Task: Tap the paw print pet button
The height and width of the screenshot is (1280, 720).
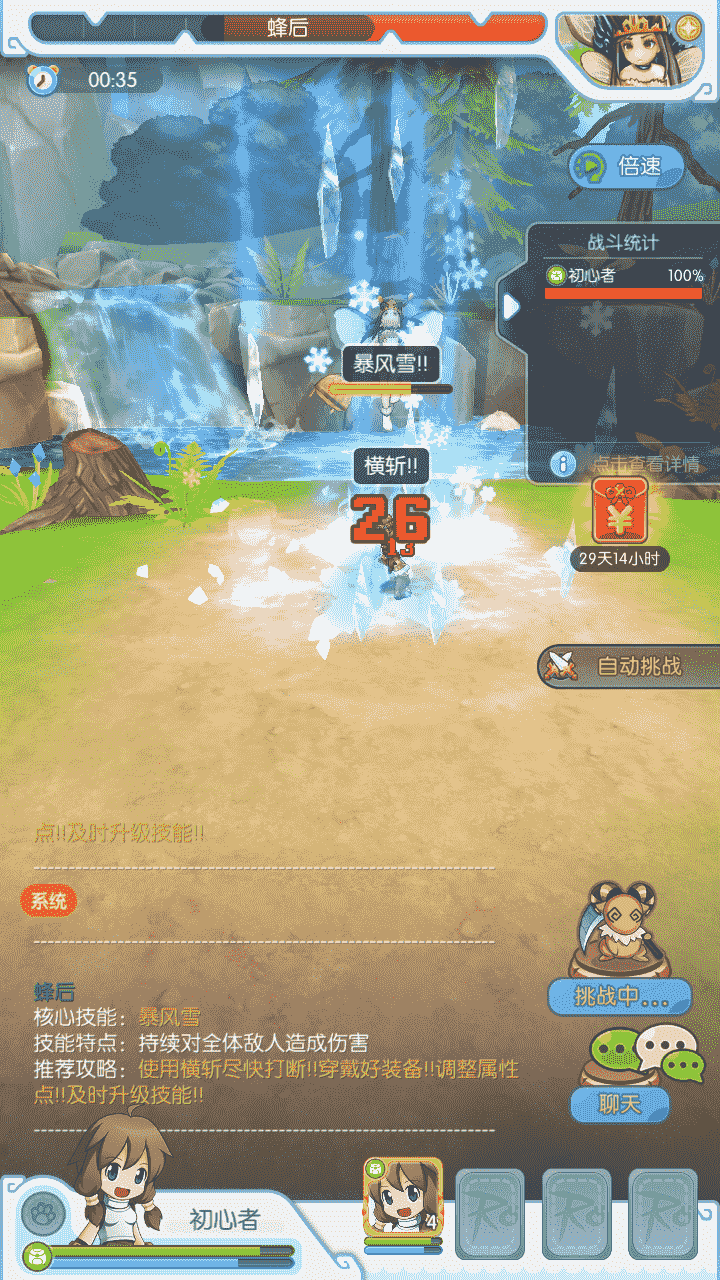Action: (43, 1214)
